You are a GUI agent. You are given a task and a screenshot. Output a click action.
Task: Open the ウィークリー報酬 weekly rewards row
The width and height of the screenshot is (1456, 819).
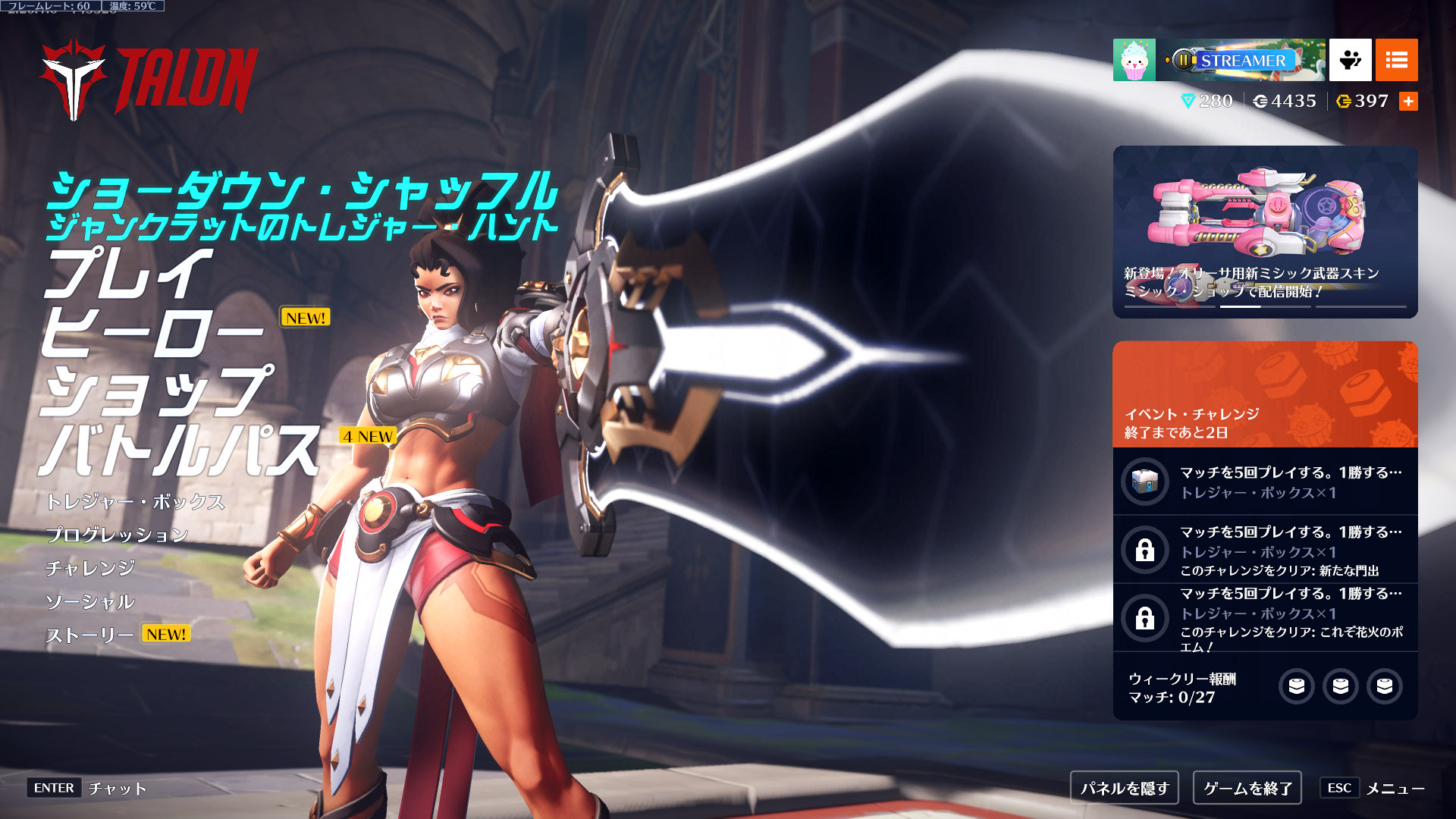(1265, 687)
